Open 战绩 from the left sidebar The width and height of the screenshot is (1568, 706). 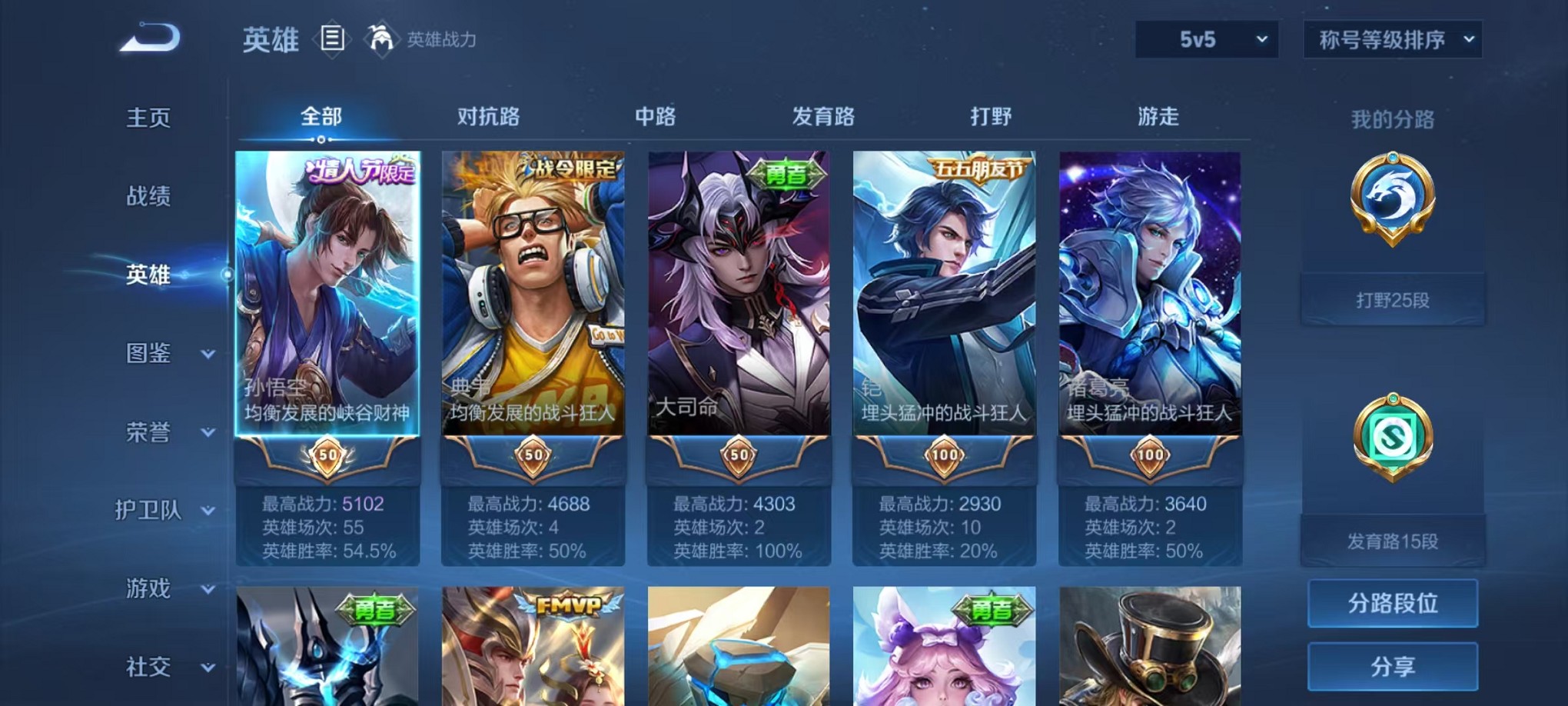click(148, 197)
